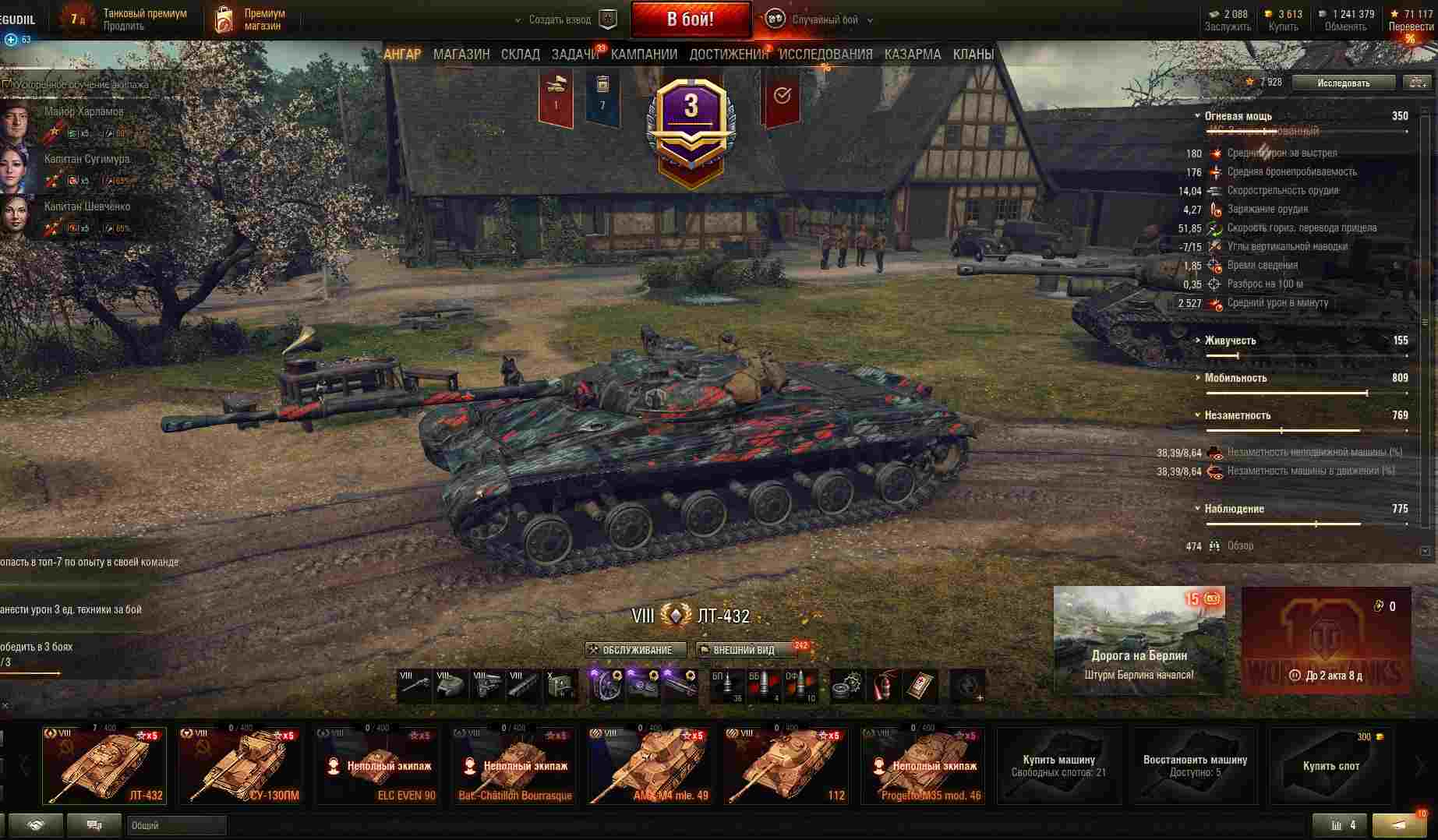This screenshot has height=840, width=1438.
Task: Open the Дорога на Берлин event banner
Action: pos(1139,639)
